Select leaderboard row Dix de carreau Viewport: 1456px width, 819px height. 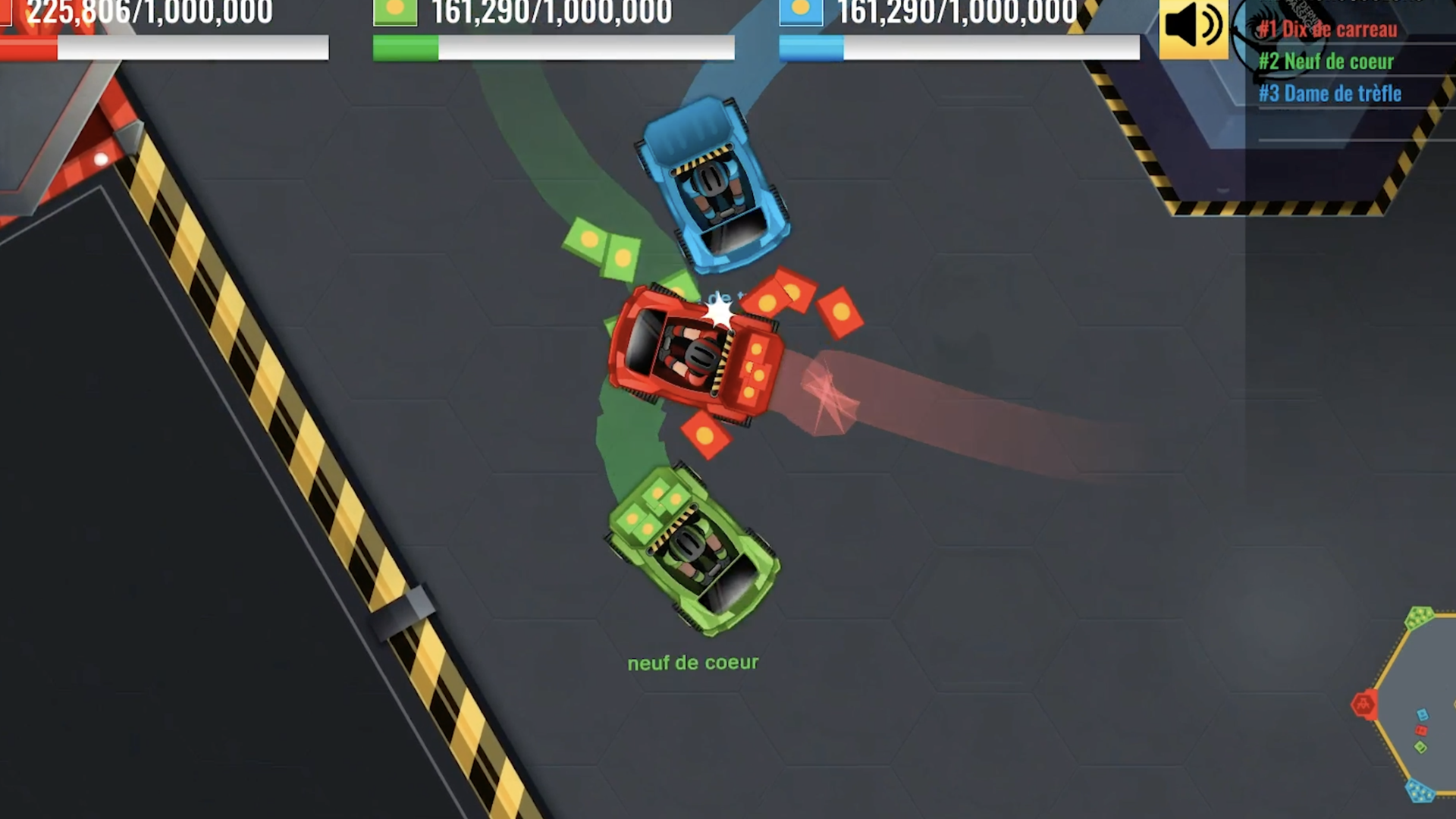click(x=1328, y=30)
